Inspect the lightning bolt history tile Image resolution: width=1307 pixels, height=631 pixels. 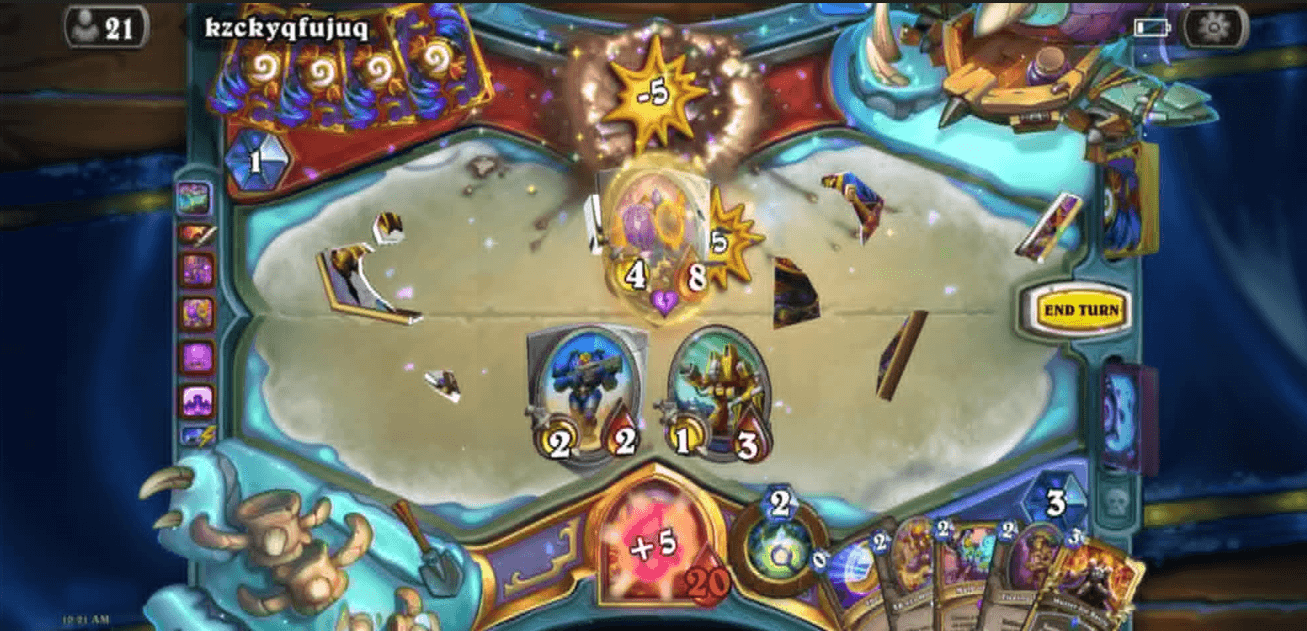pos(196,436)
